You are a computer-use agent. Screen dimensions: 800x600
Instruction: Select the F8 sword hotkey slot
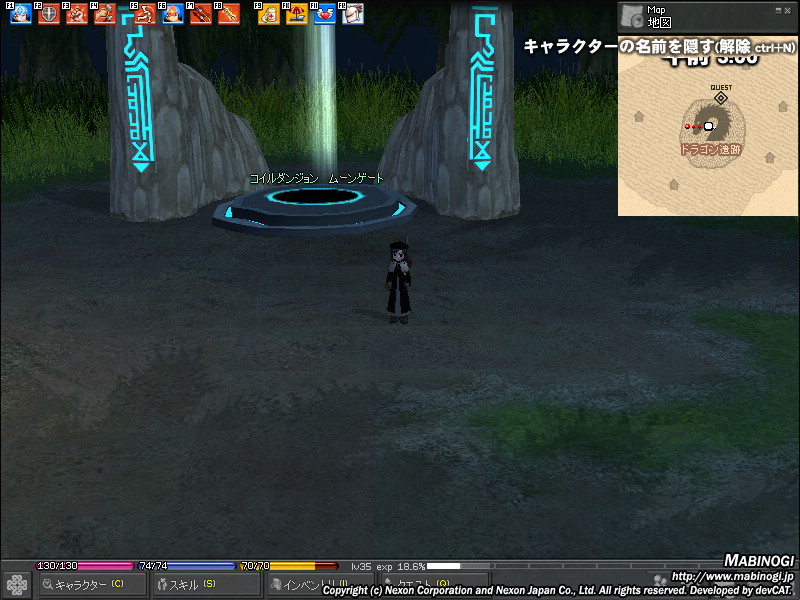229,14
